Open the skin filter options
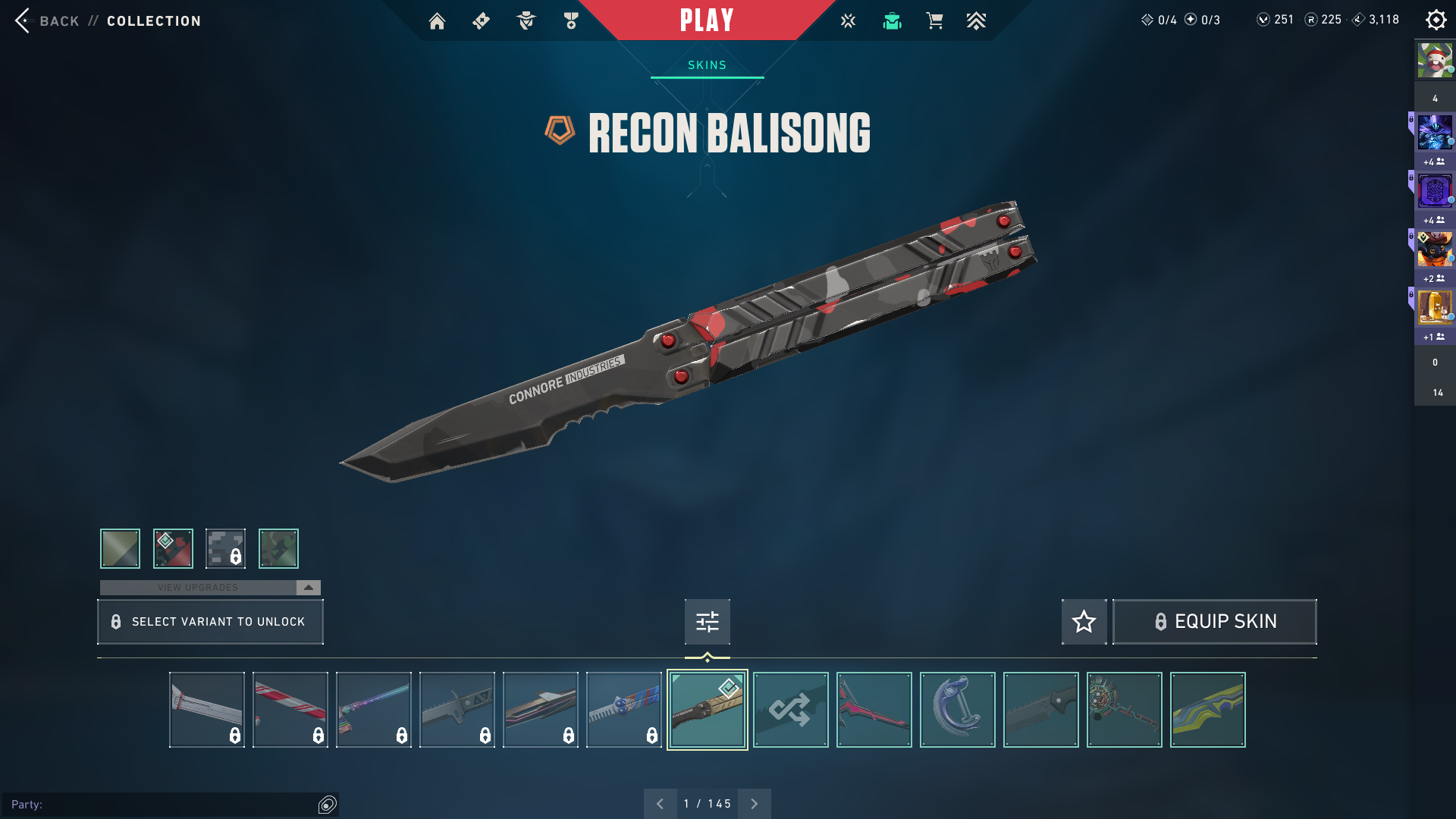This screenshot has height=819, width=1456. point(707,622)
